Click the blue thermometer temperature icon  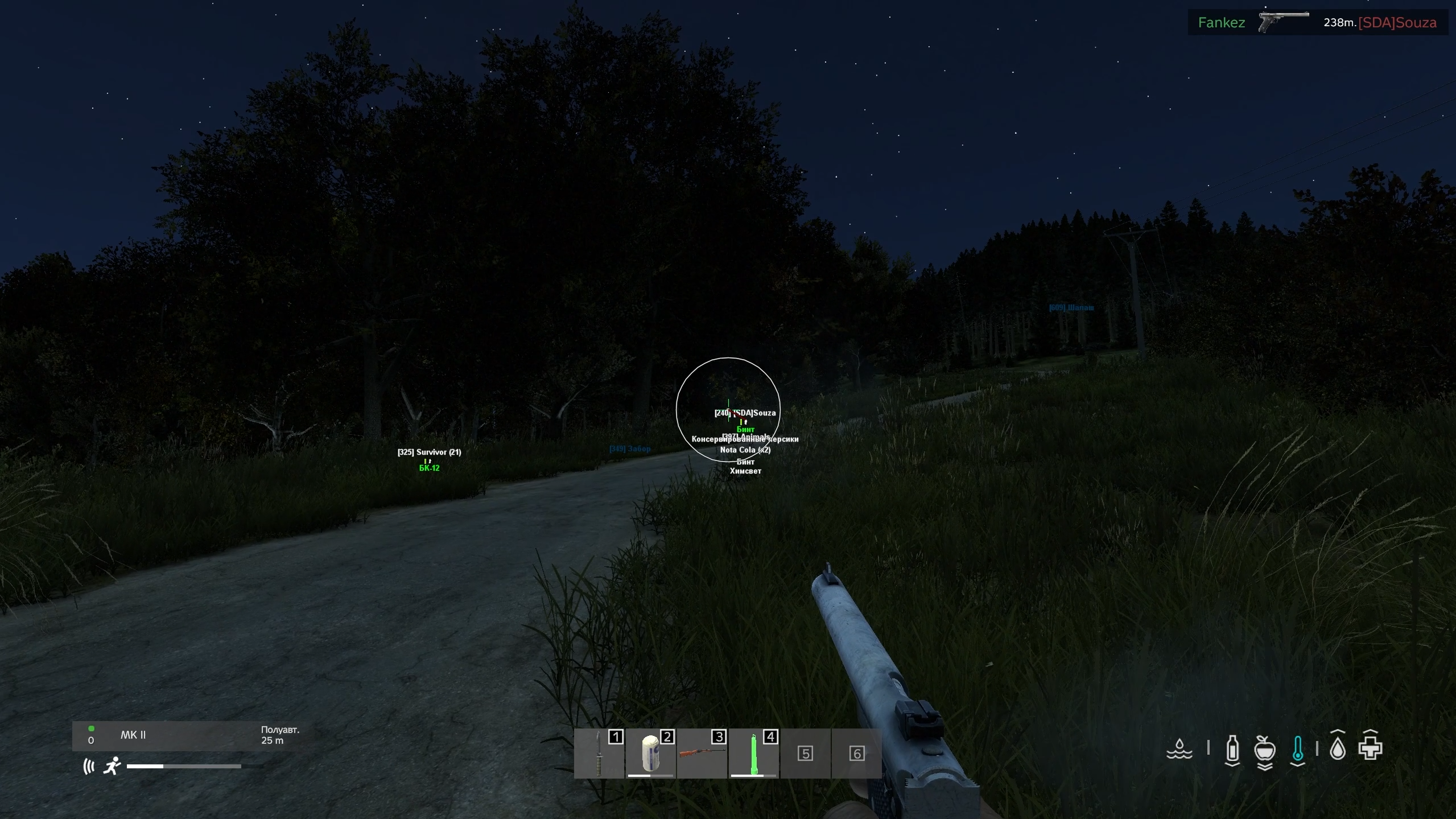(x=1297, y=749)
